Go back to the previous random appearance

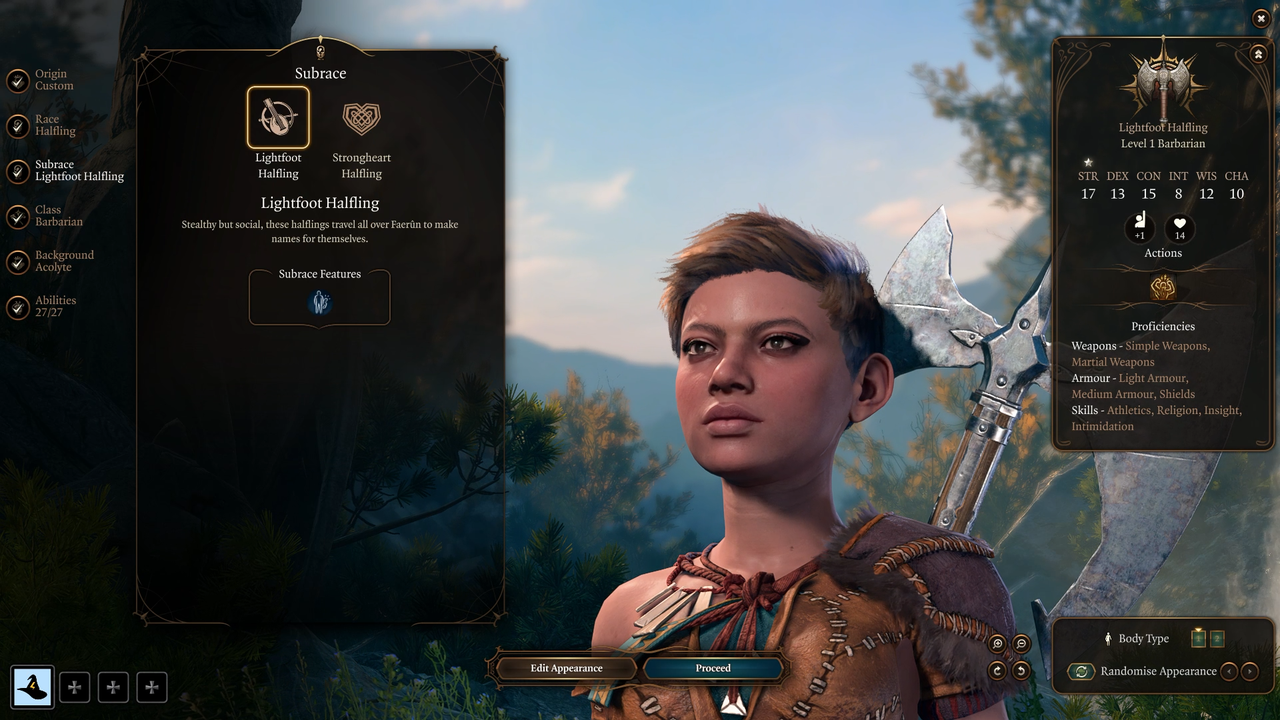click(1229, 672)
